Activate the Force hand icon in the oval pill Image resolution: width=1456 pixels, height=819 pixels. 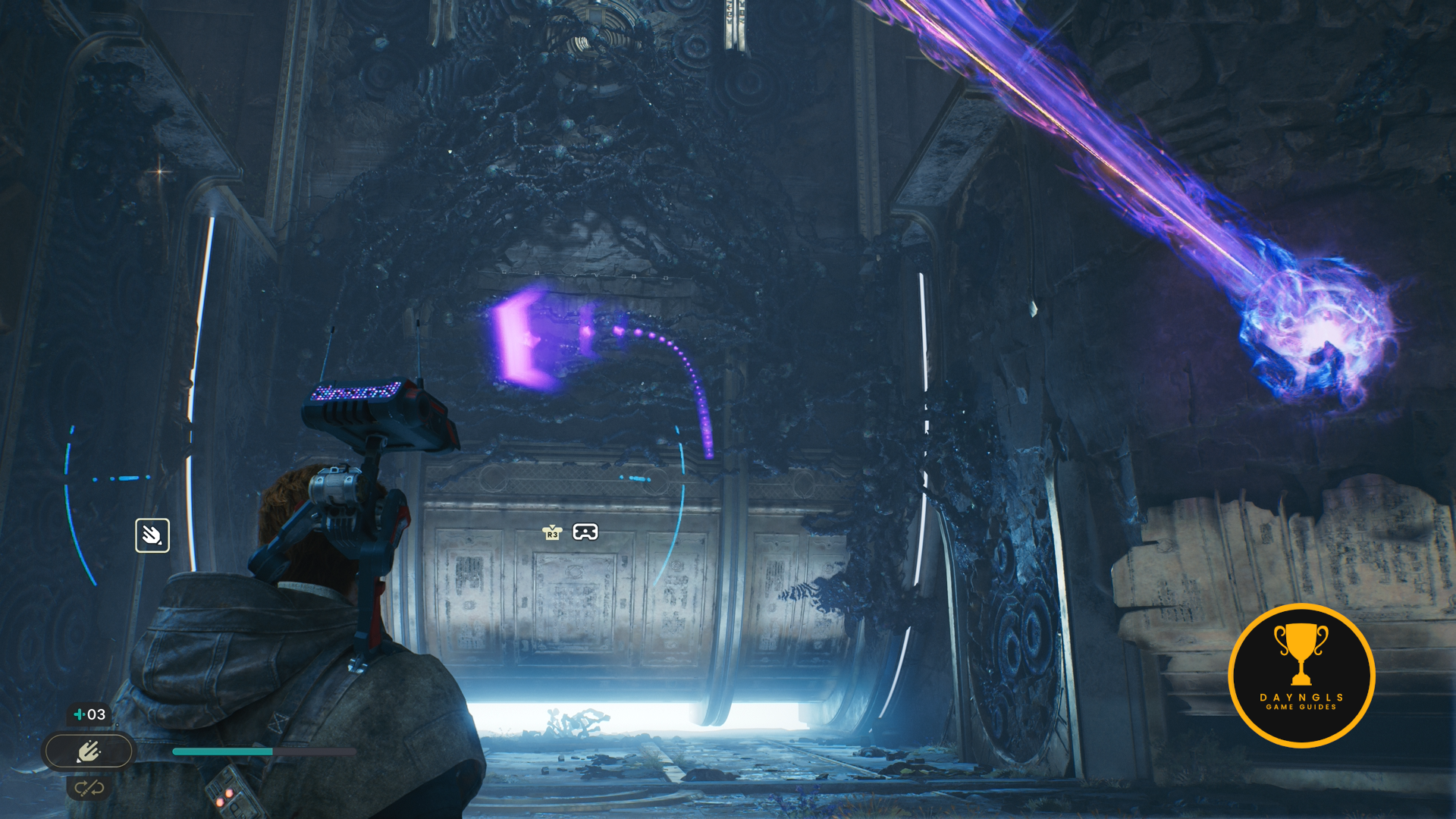tap(89, 752)
